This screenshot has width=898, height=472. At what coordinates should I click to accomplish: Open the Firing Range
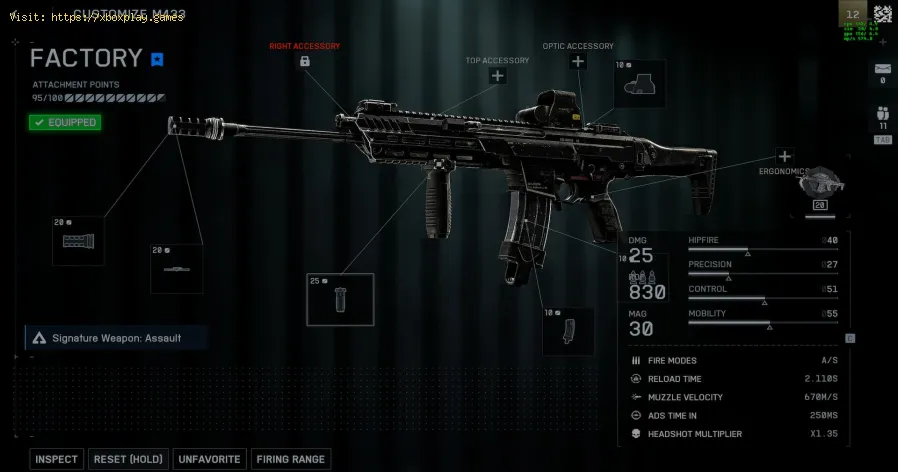click(x=291, y=459)
